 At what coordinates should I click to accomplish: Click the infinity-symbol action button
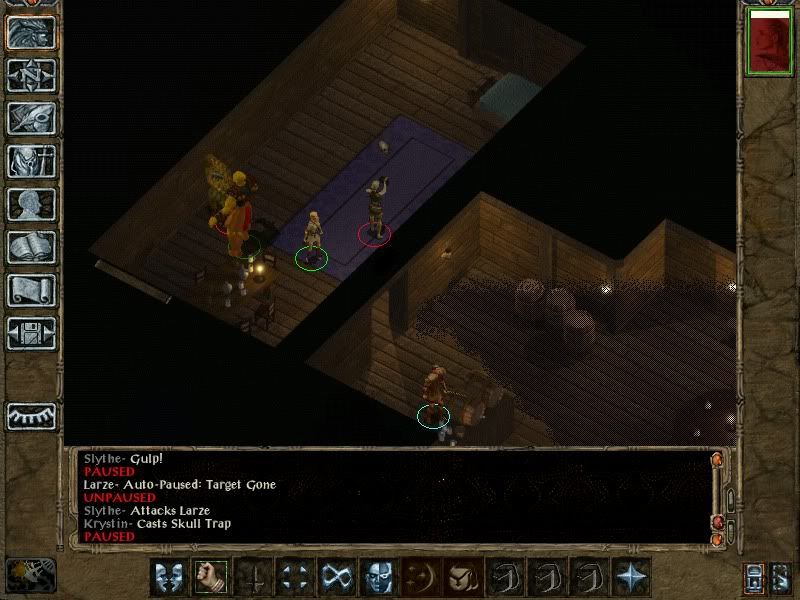pyautogui.click(x=336, y=577)
